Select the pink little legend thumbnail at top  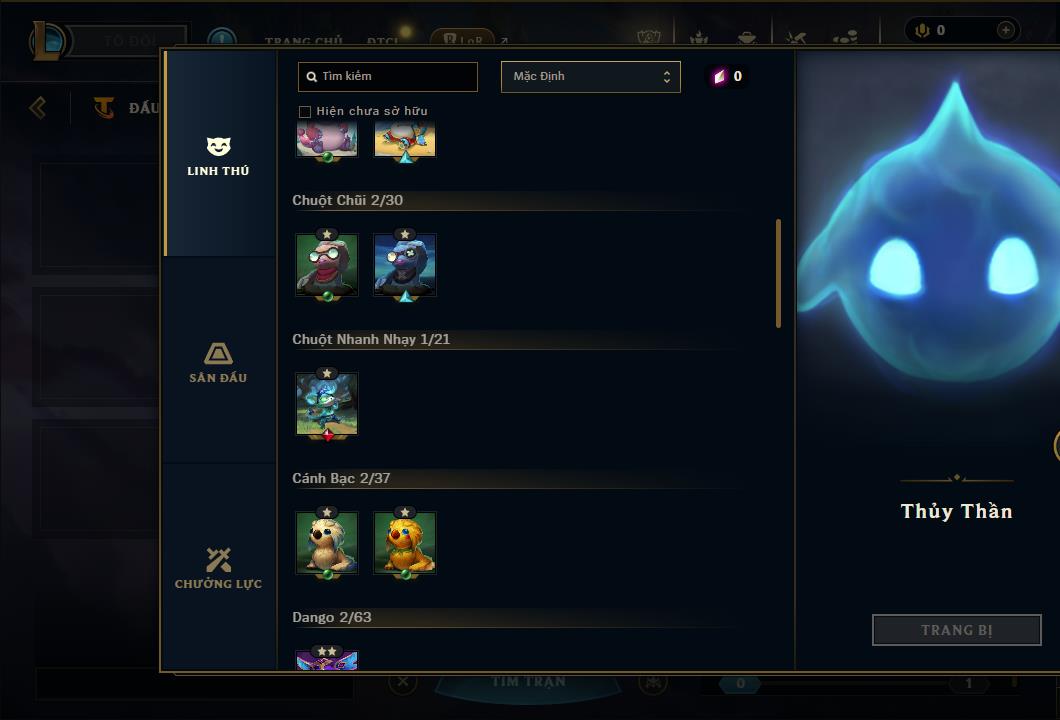click(327, 140)
